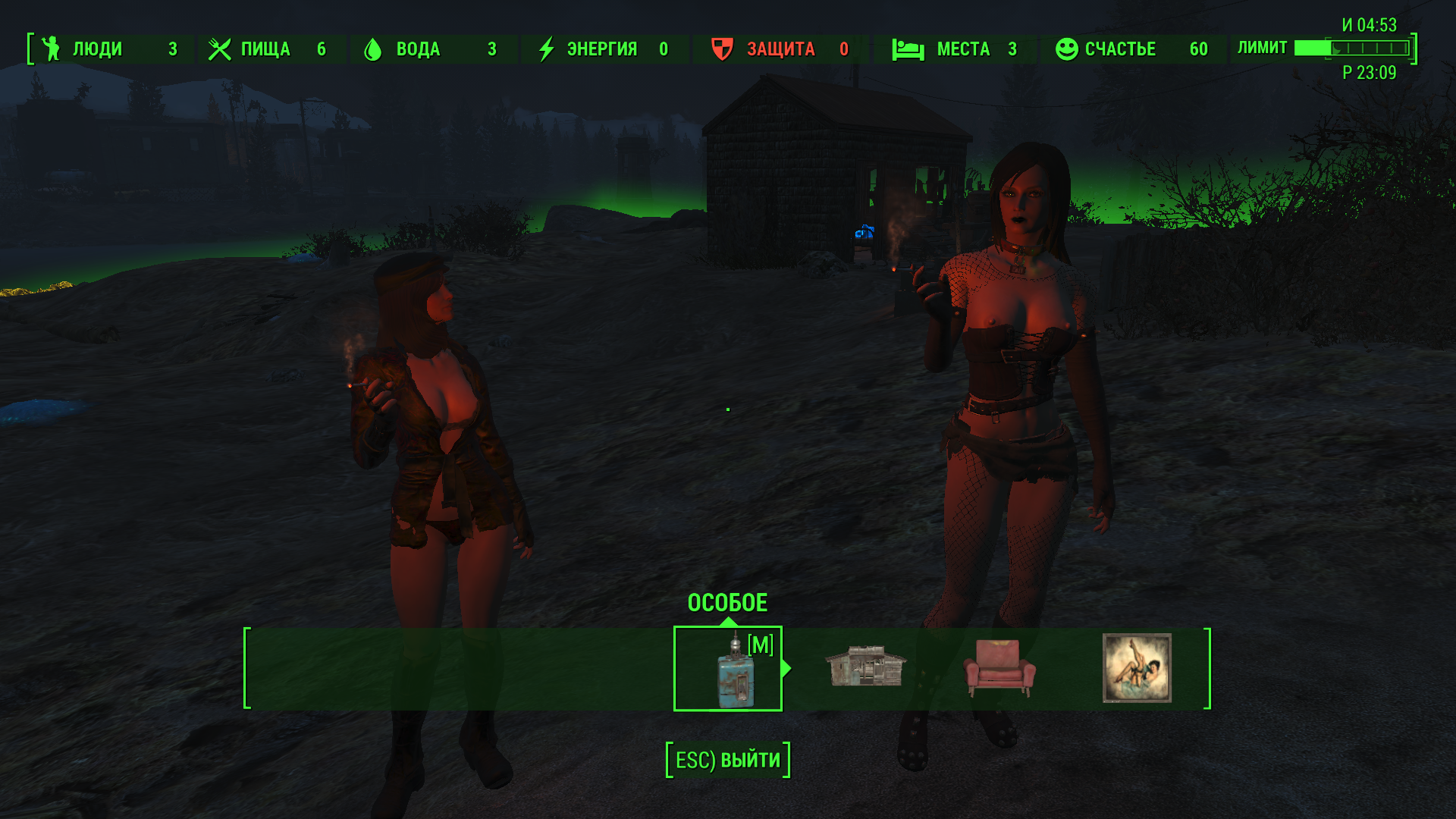Viewport: 1456px width, 819px height.
Task: Open the pink armchair furniture category
Action: click(999, 668)
